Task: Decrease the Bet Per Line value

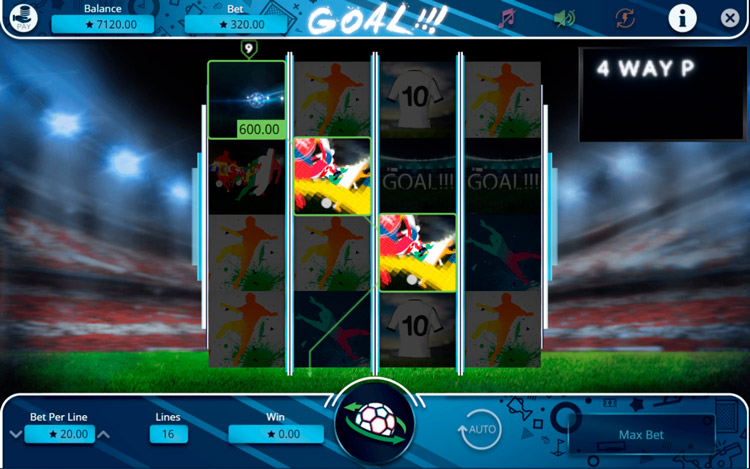Action: 15,434
